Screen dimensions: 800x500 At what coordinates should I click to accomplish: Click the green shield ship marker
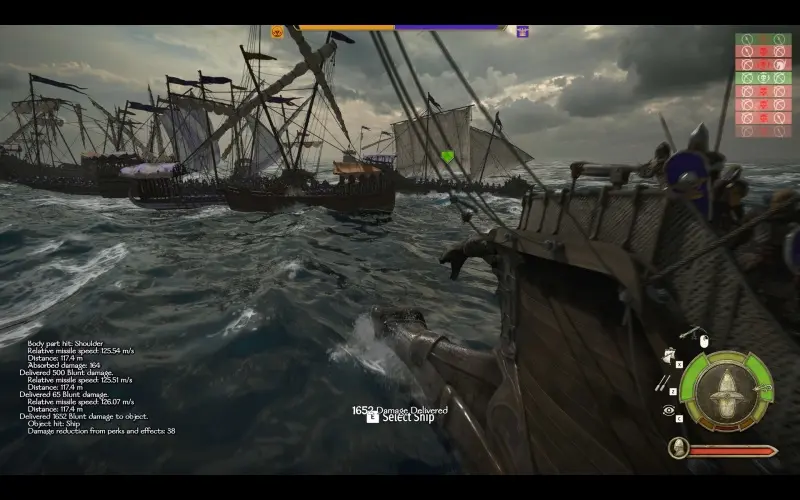(447, 156)
